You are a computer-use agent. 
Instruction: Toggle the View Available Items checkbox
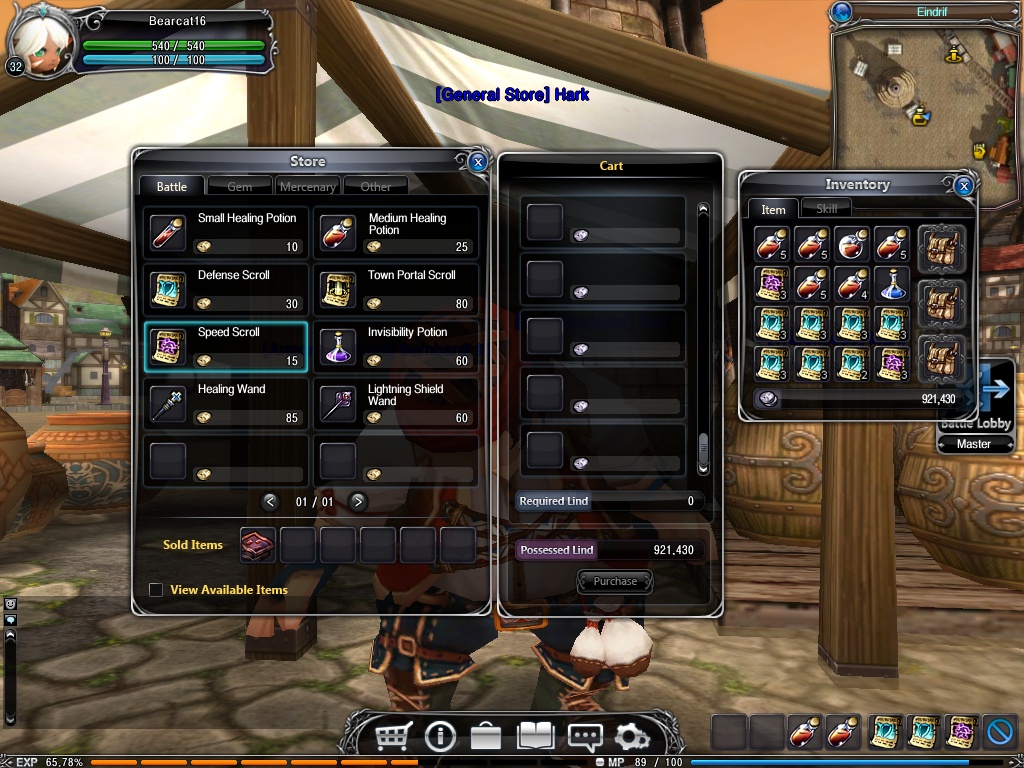click(156, 590)
